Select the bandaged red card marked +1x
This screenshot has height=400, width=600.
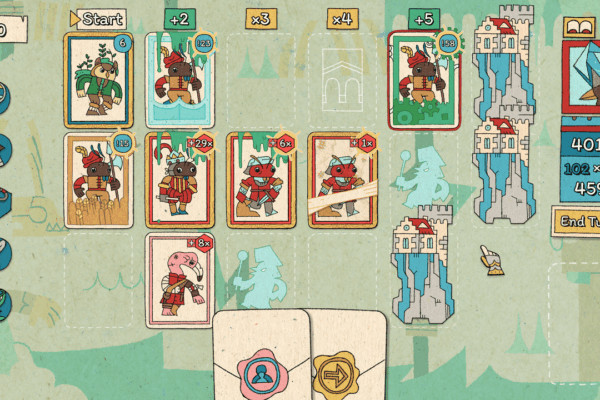(x=341, y=180)
